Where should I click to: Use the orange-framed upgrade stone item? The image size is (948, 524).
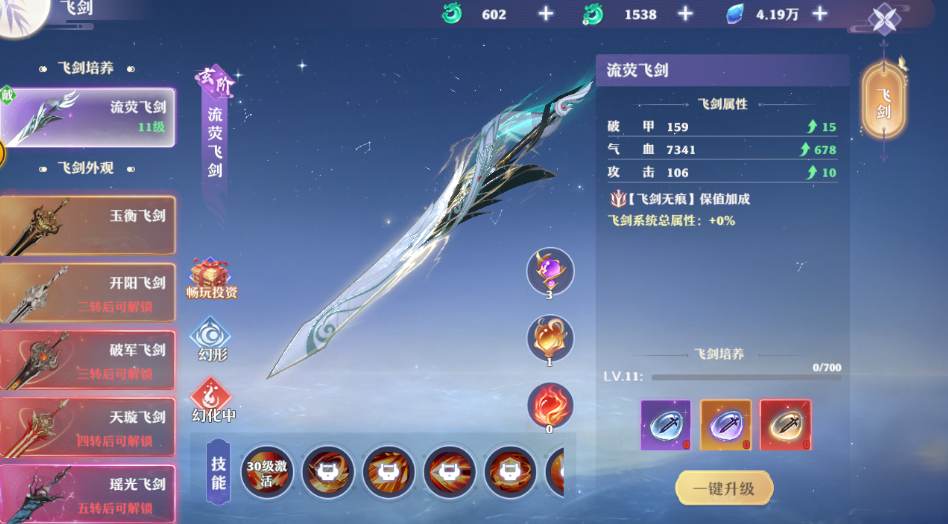[725, 424]
